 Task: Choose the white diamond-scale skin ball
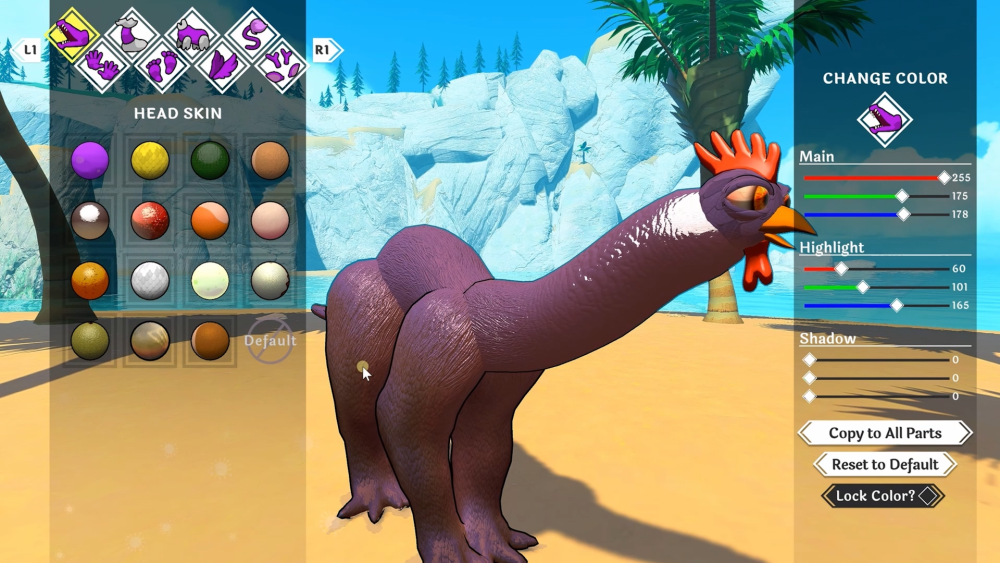150,281
